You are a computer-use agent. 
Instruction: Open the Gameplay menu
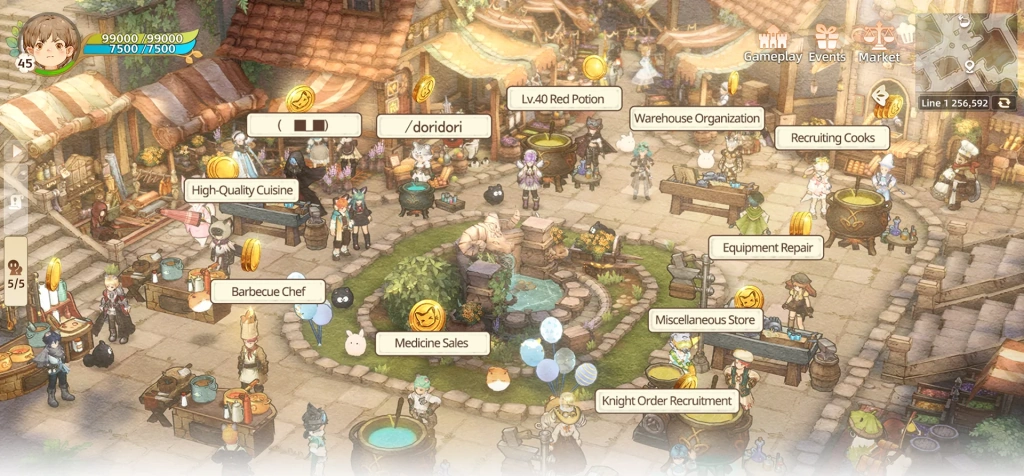pyautogui.click(x=772, y=45)
